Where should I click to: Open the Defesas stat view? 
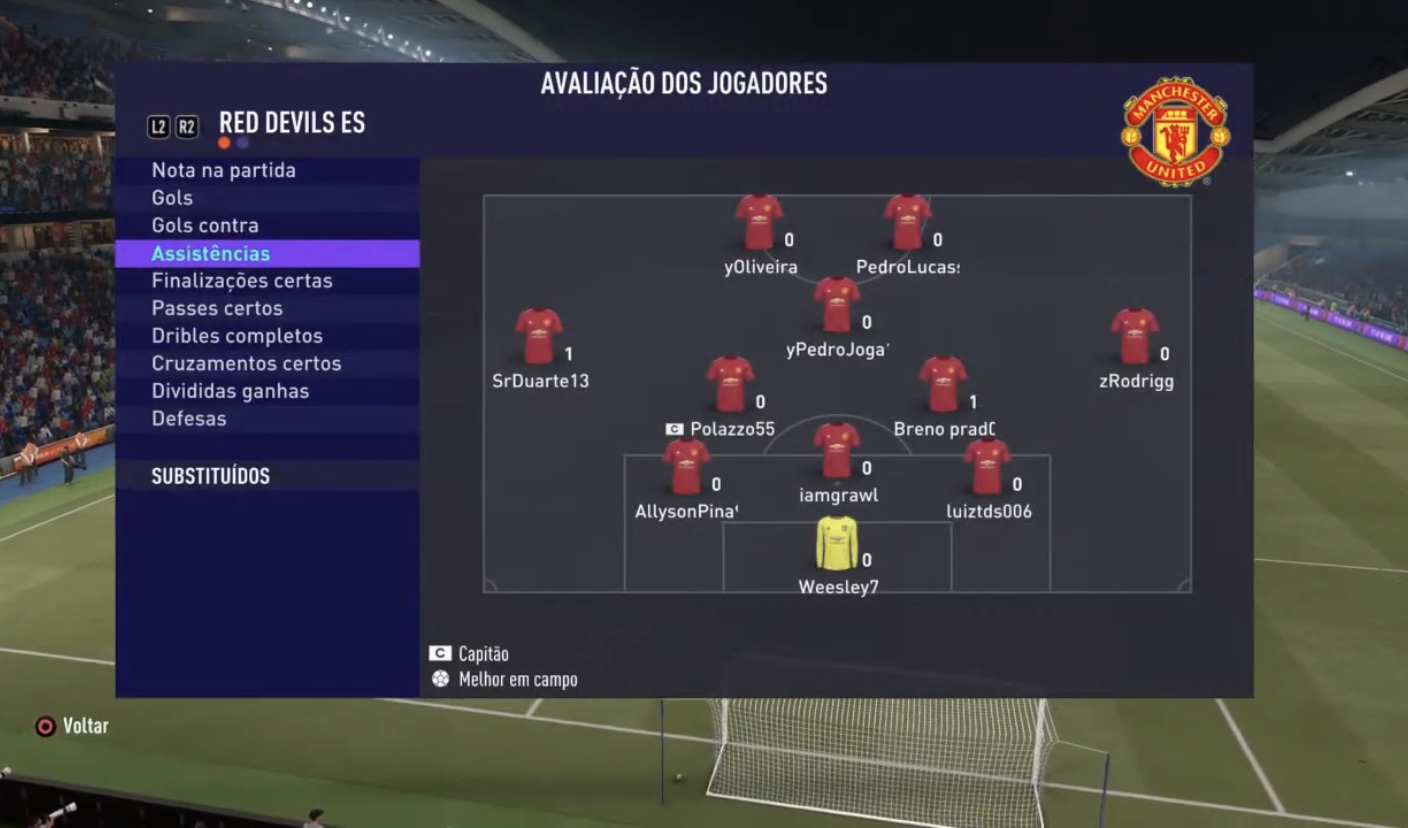tap(189, 419)
